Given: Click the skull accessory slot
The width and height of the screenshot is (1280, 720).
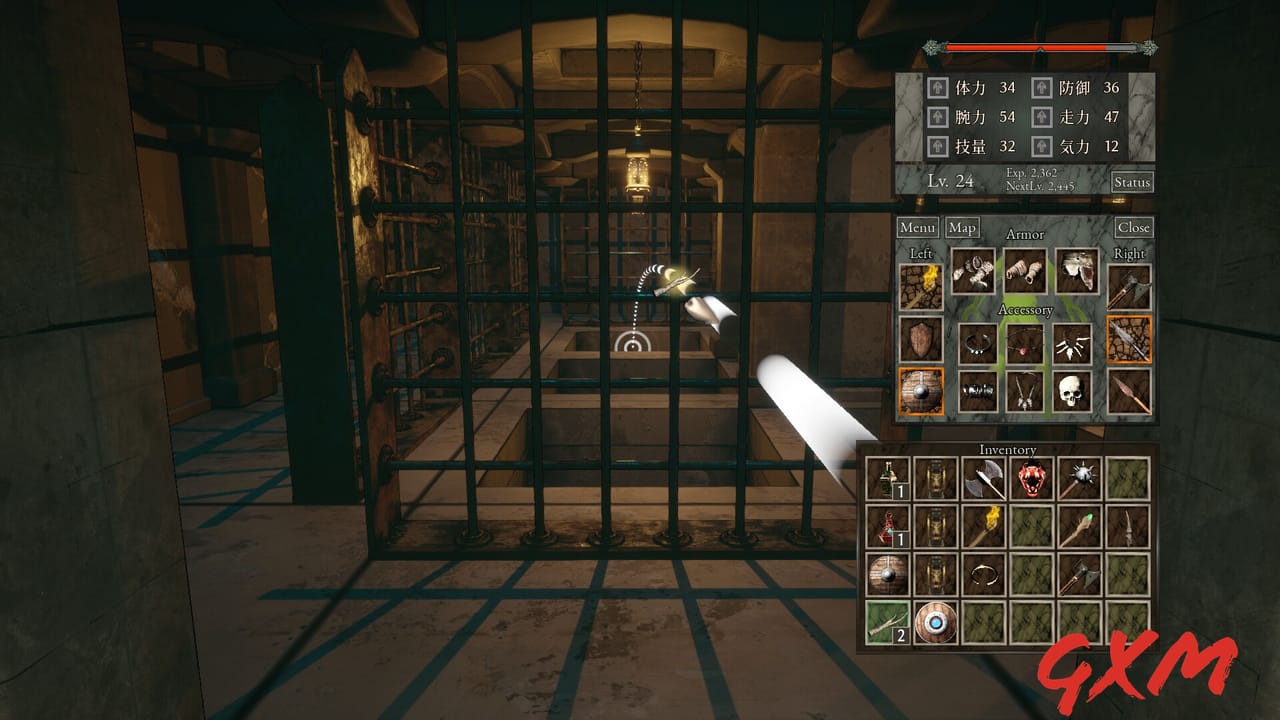Looking at the screenshot, I should tap(1070, 392).
